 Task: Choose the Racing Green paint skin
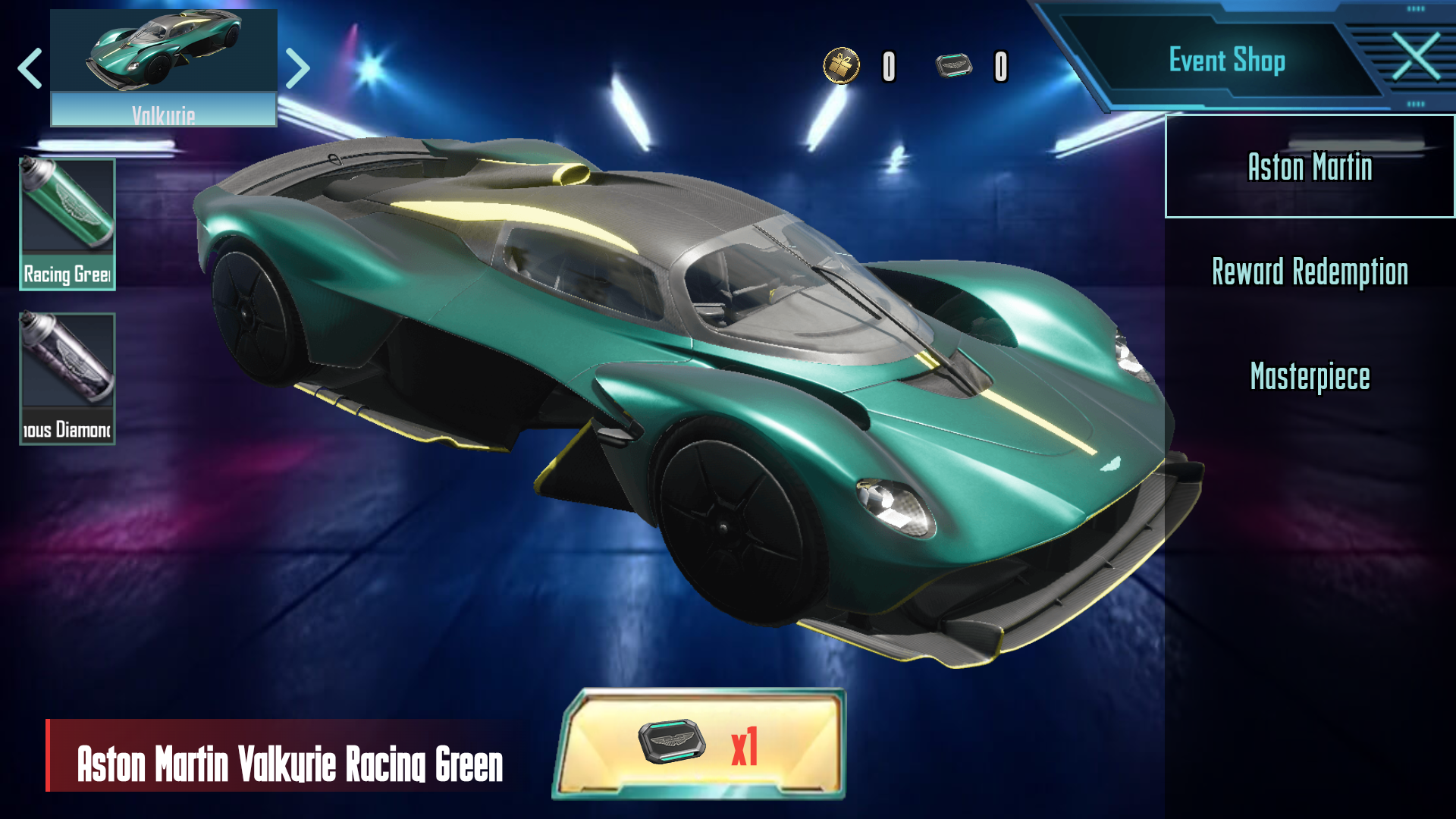pos(67,224)
